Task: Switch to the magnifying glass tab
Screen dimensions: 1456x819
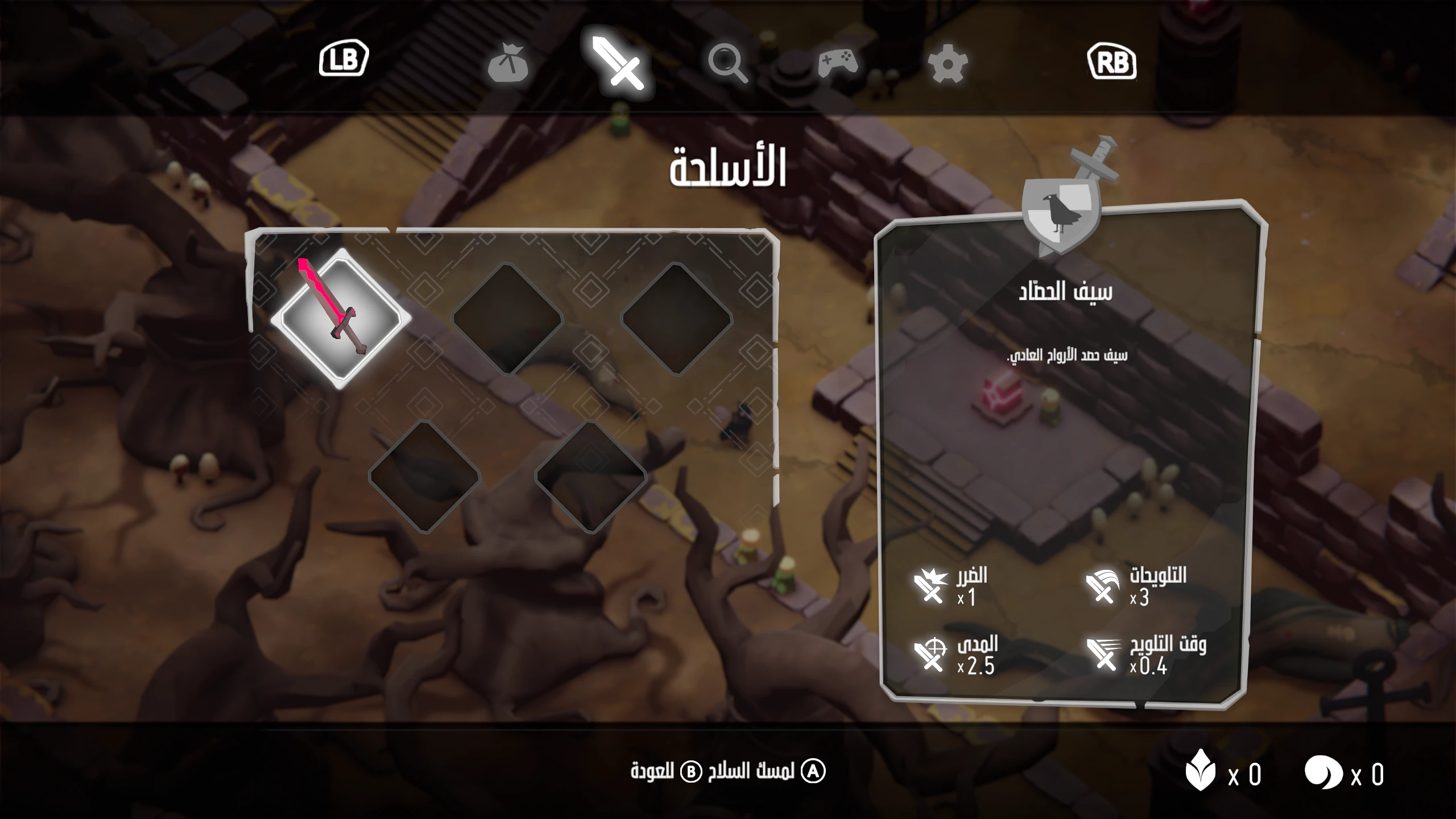Action: (727, 64)
